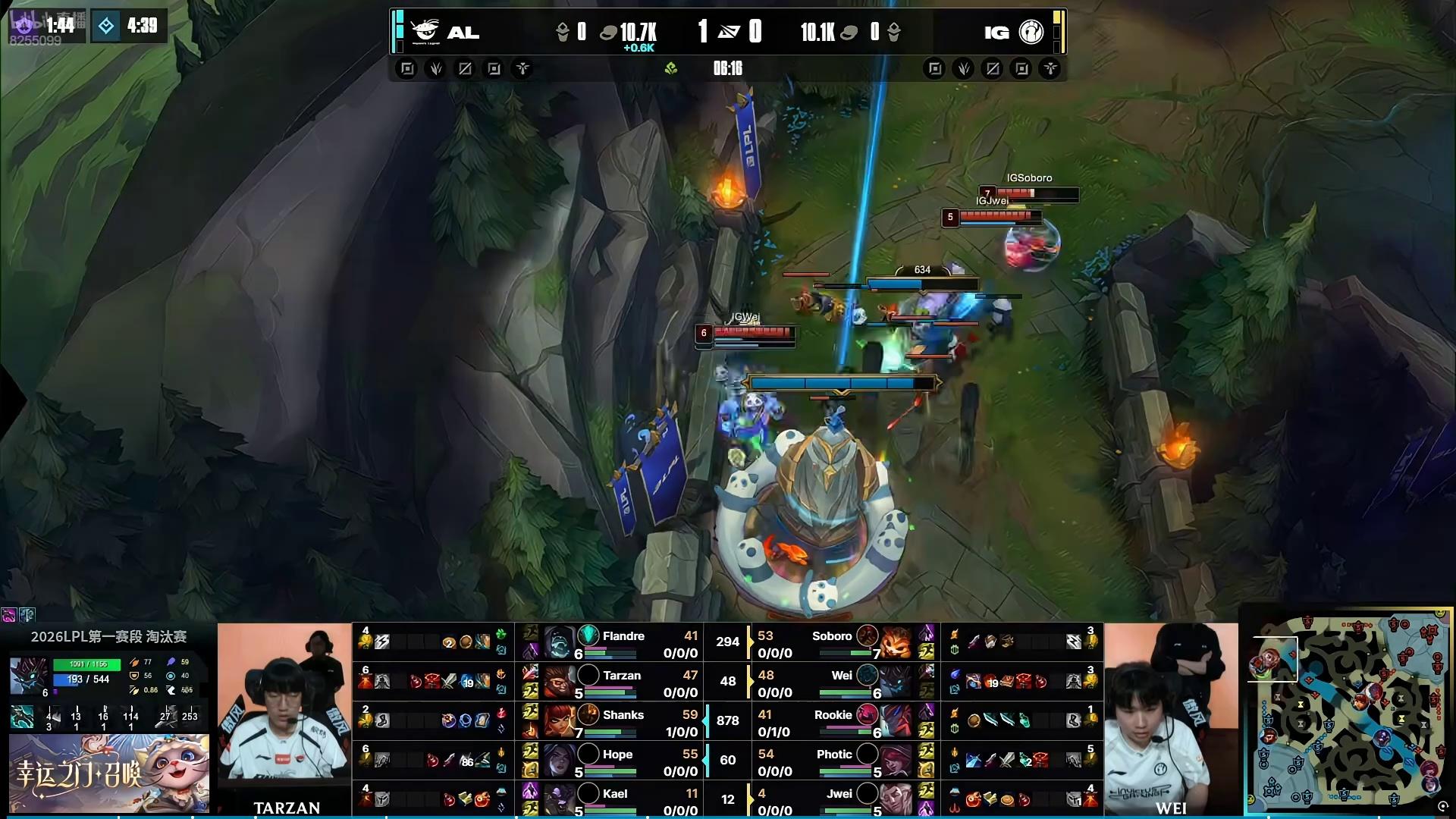Select Rookie's champion portrait
The height and width of the screenshot is (819, 1456).
[x=896, y=721]
